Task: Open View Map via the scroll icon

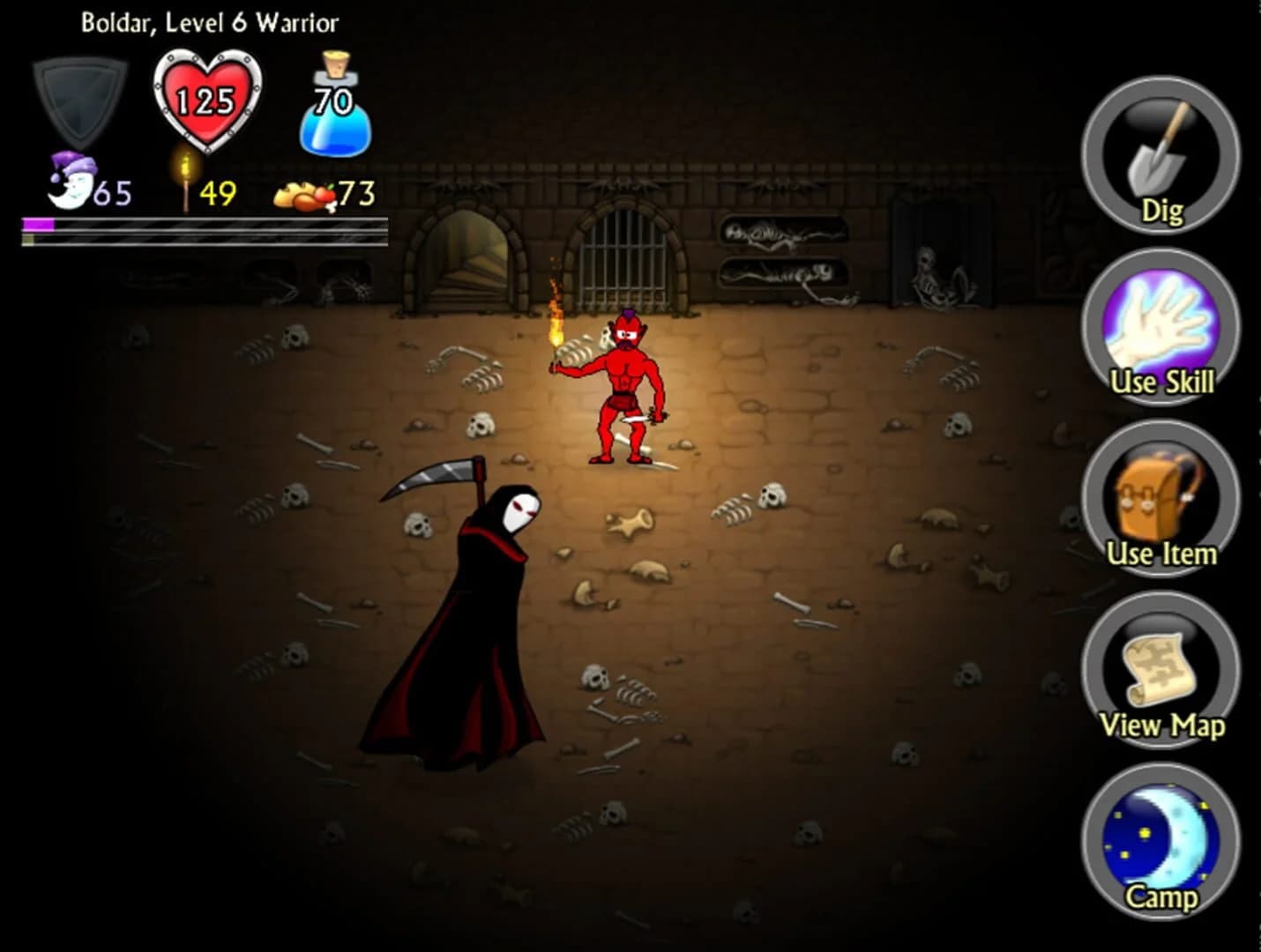Action: (x=1158, y=670)
